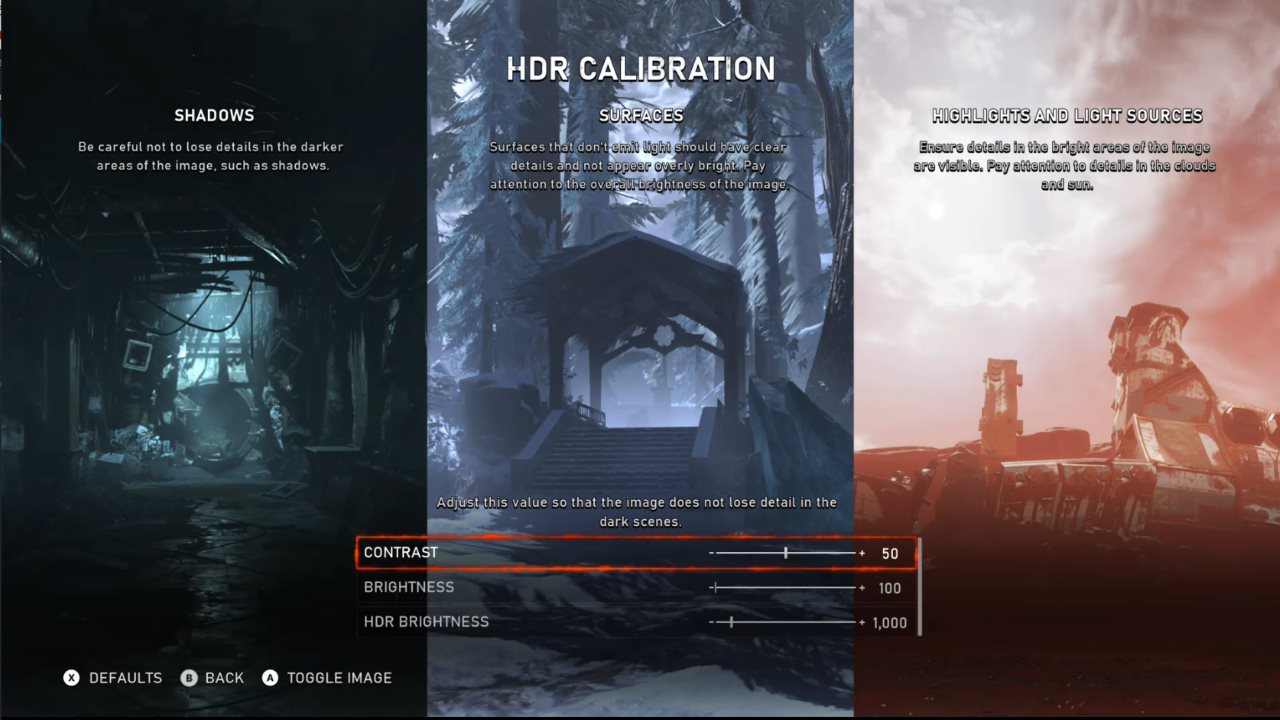Click the plus symbol on Contrast slider

tap(862, 553)
